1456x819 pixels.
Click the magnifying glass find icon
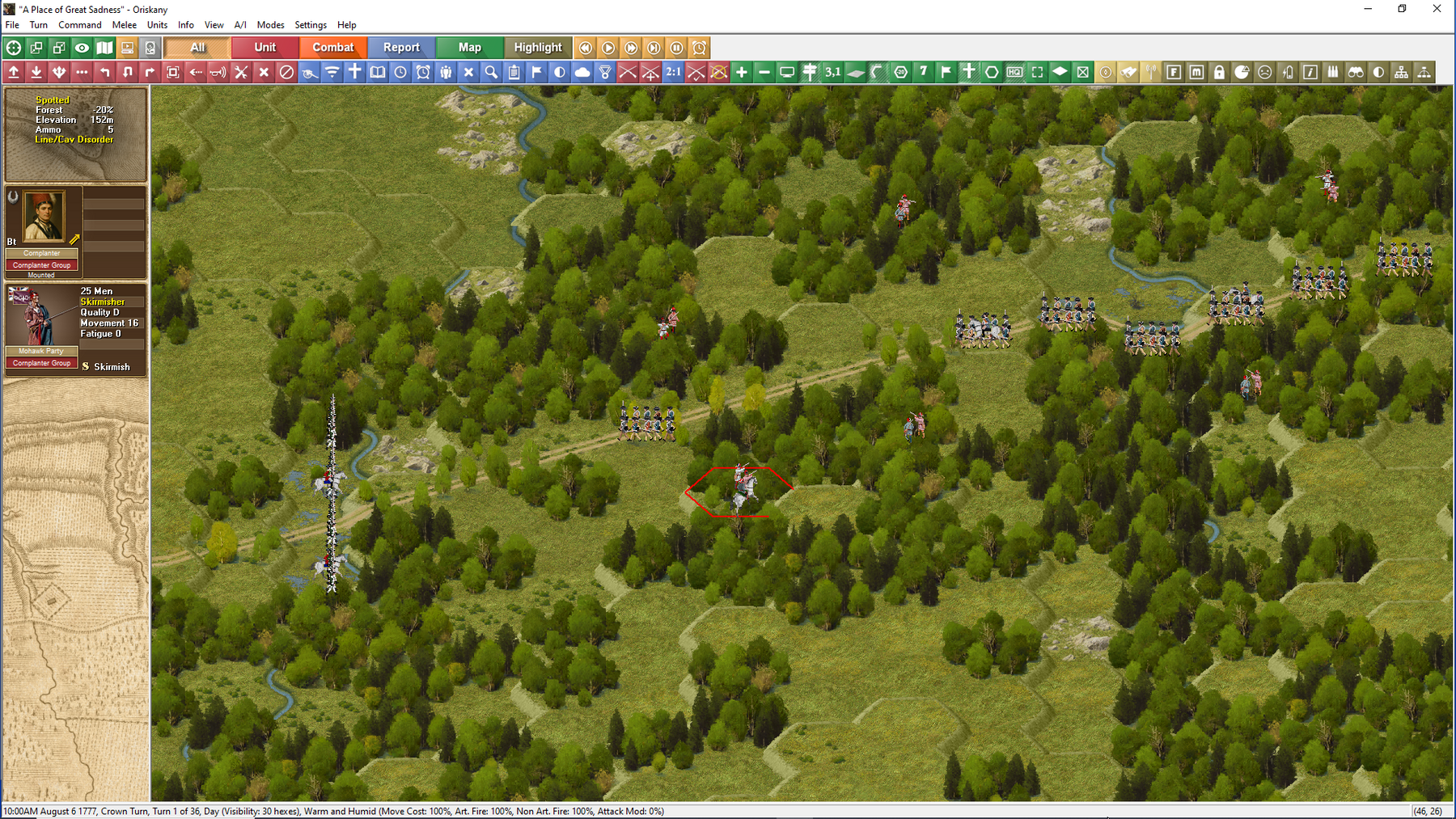tap(491, 72)
